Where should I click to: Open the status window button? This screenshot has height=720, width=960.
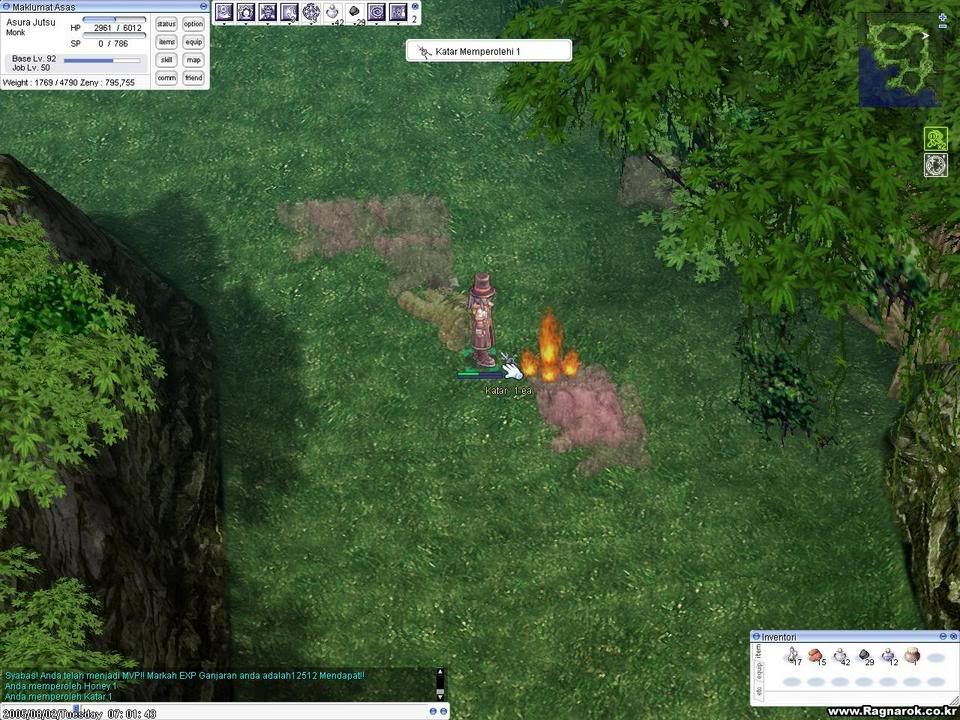click(x=167, y=24)
